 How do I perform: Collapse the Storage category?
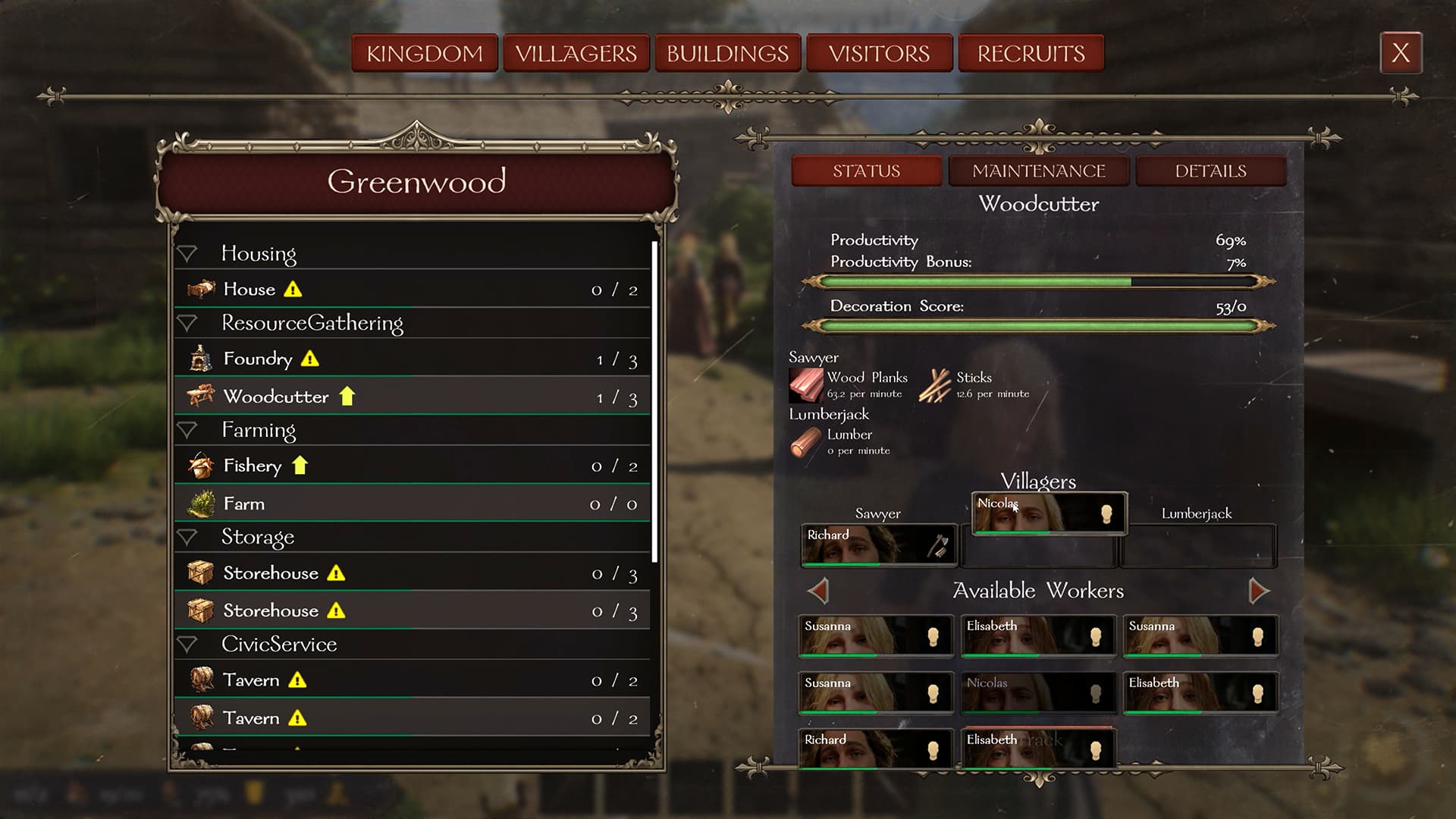[187, 538]
